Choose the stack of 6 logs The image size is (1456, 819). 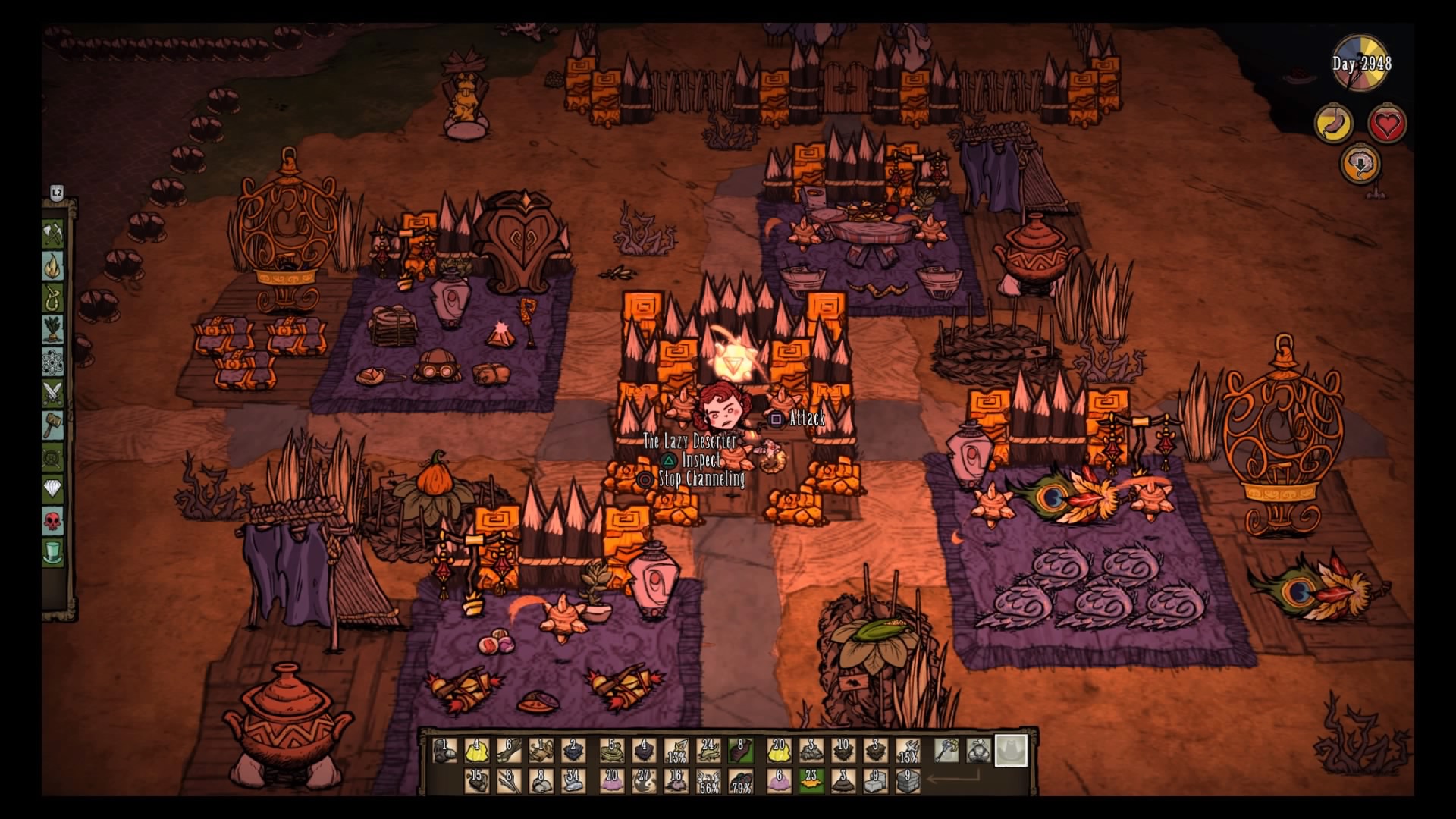509,751
